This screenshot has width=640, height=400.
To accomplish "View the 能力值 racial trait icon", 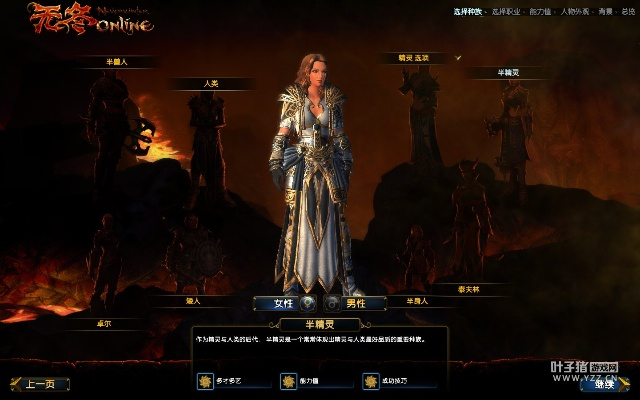I will 288,381.
